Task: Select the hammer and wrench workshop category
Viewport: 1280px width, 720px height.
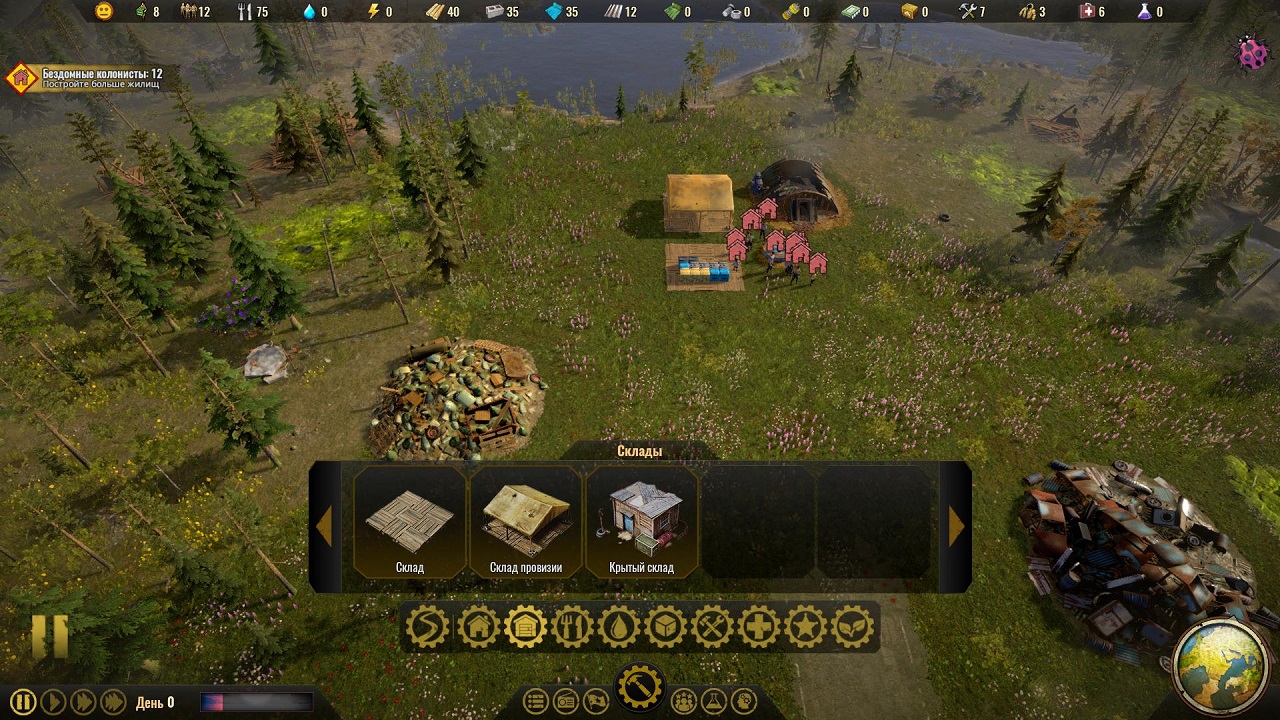Action: tap(712, 627)
